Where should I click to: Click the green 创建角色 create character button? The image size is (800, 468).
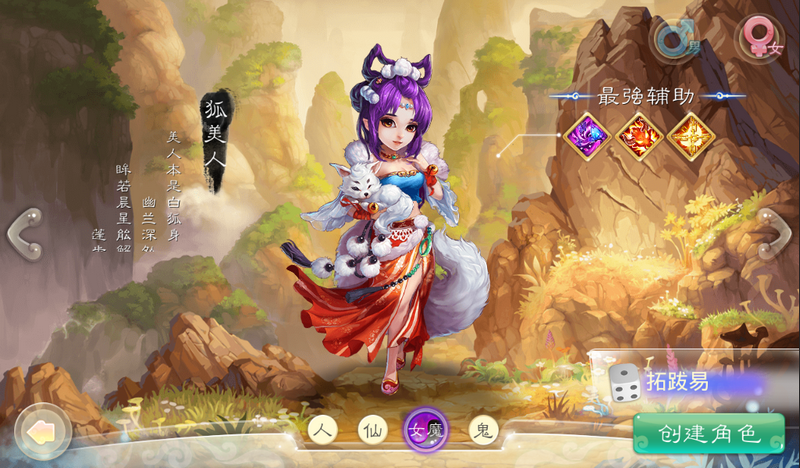coord(709,434)
